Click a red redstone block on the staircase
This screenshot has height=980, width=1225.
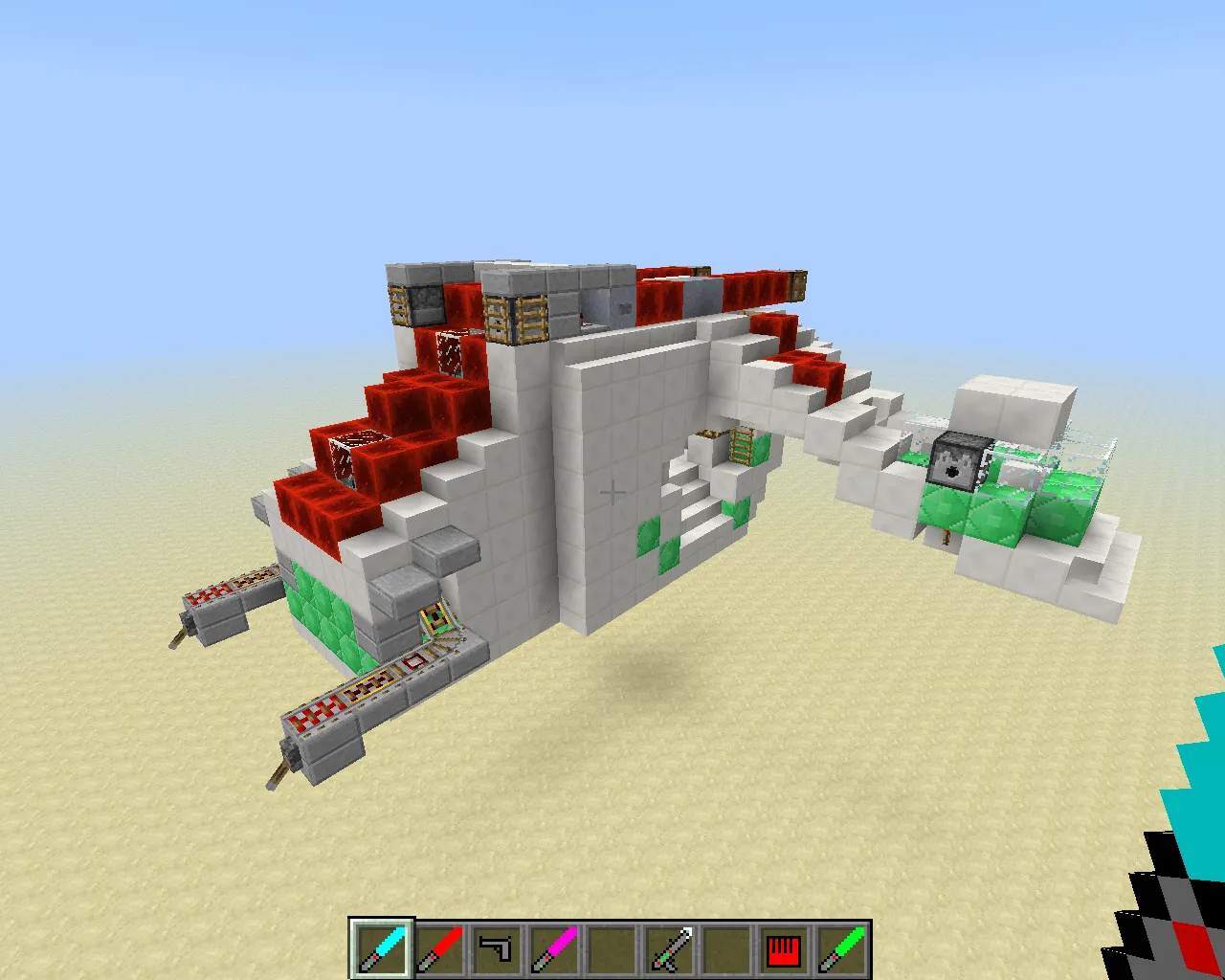point(402,402)
